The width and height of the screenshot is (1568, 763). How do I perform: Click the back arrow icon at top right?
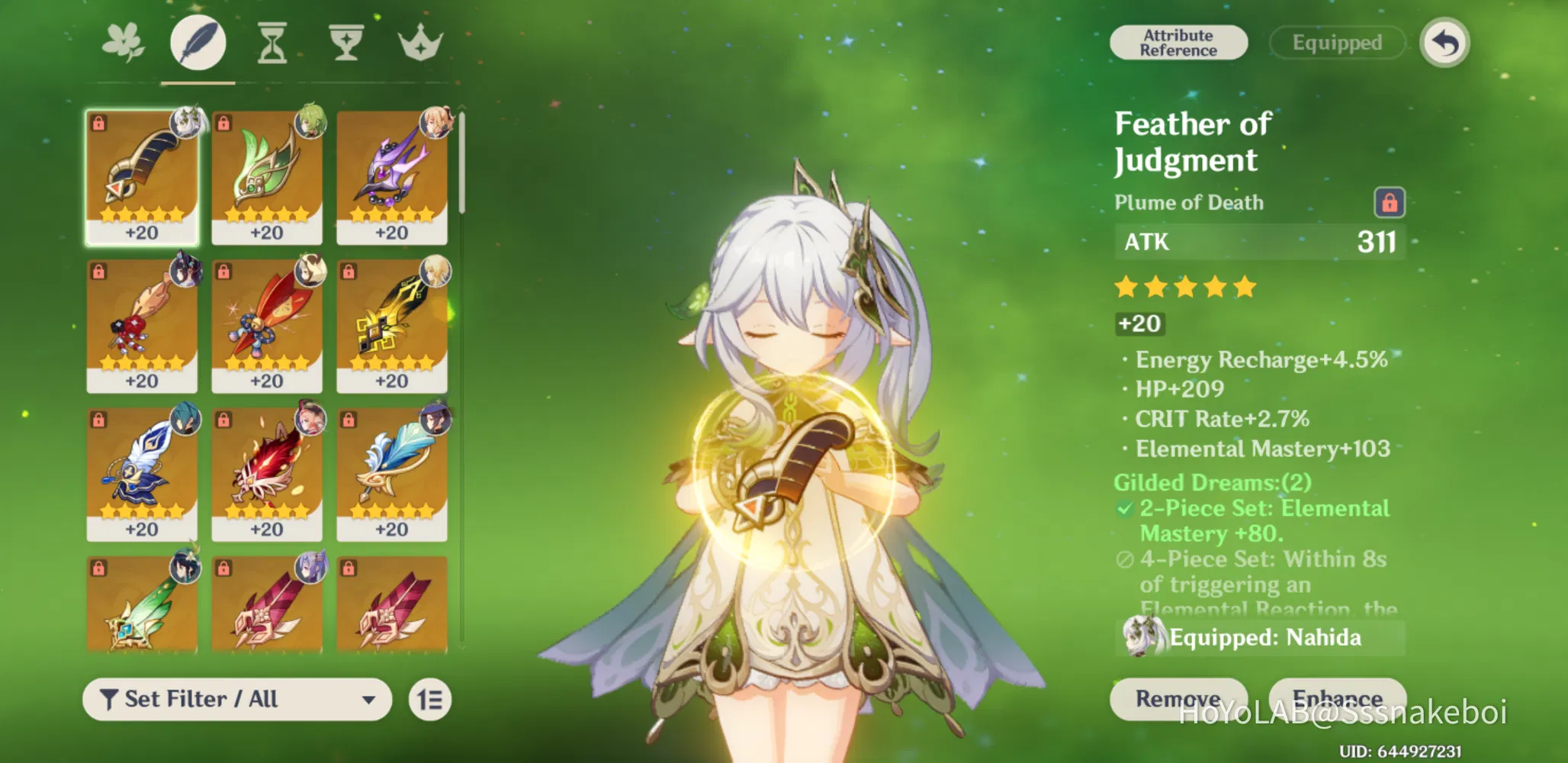(x=1444, y=43)
